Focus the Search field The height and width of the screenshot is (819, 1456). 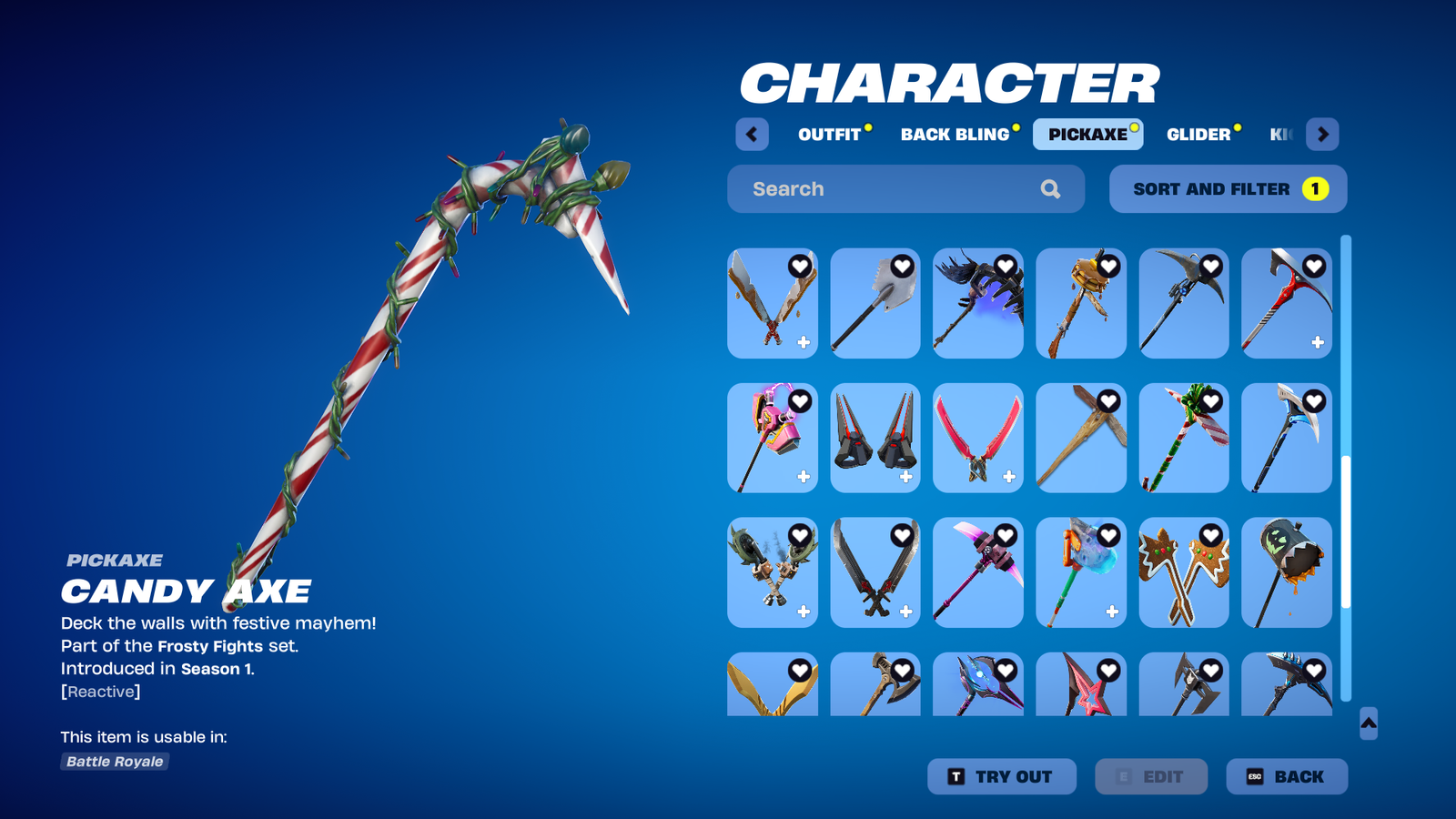[x=892, y=189]
